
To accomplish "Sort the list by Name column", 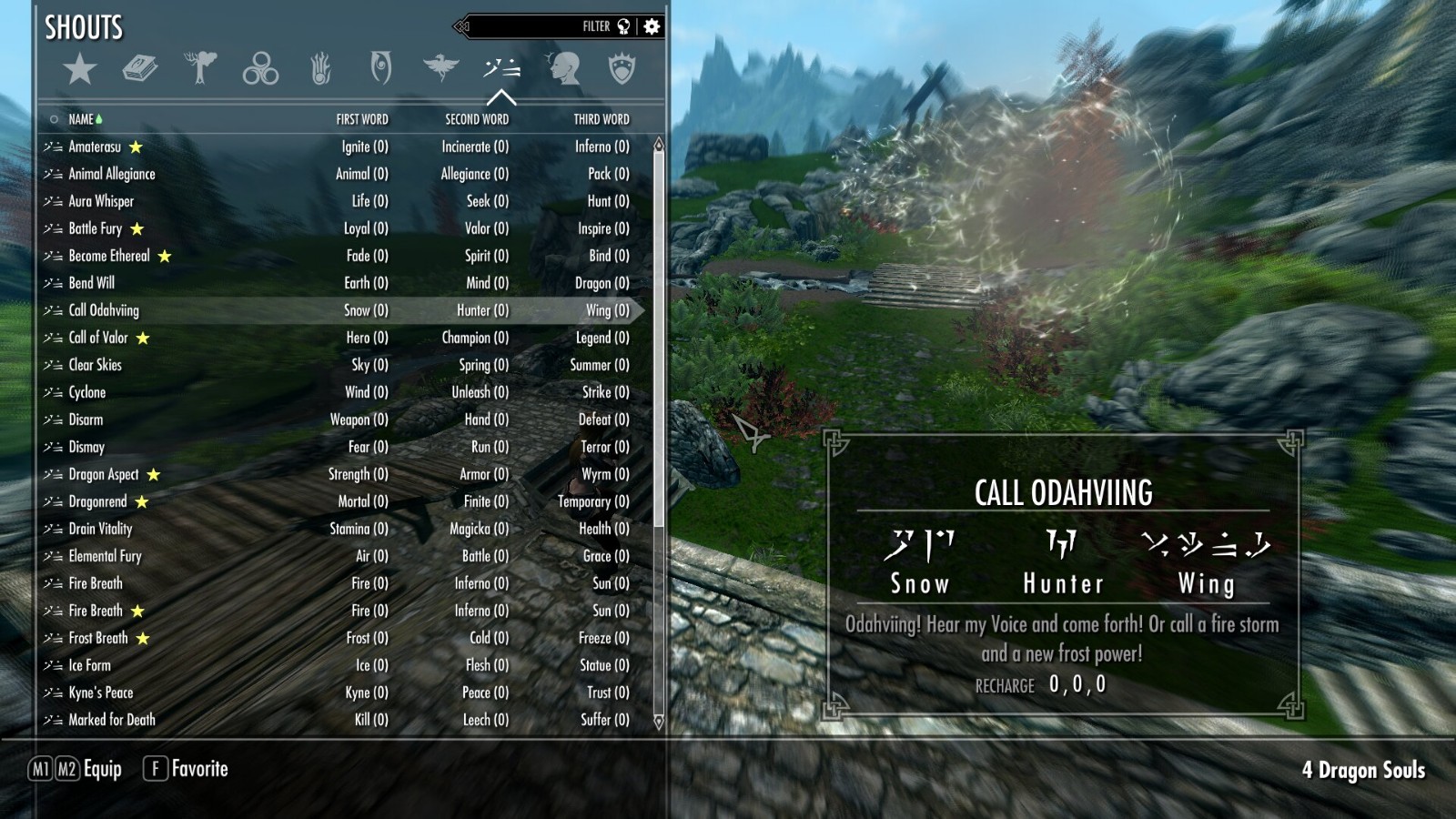I will [81, 119].
